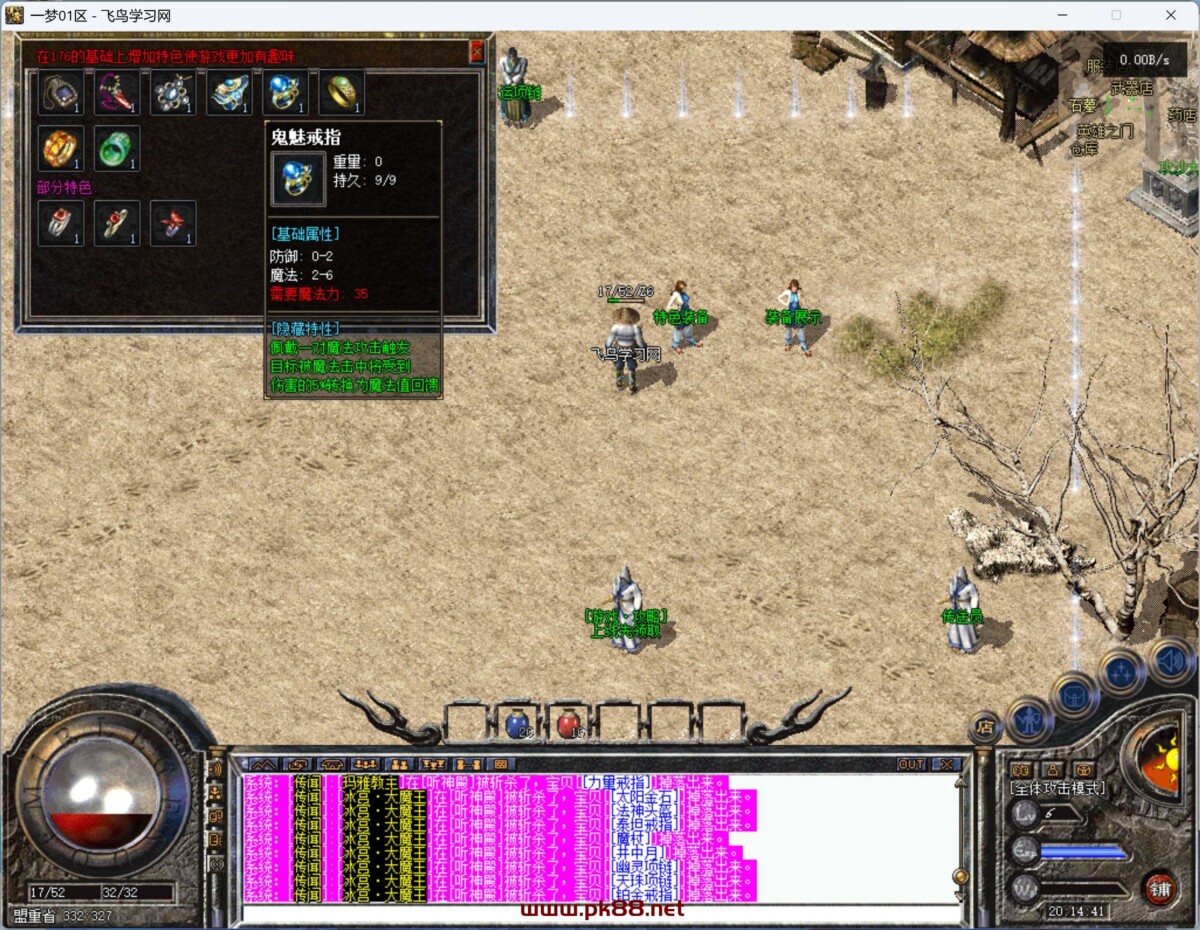Image resolution: width=1200 pixels, height=930 pixels.
Task: Choose the dark blue gem necklace slot
Action: pyautogui.click(x=61, y=93)
